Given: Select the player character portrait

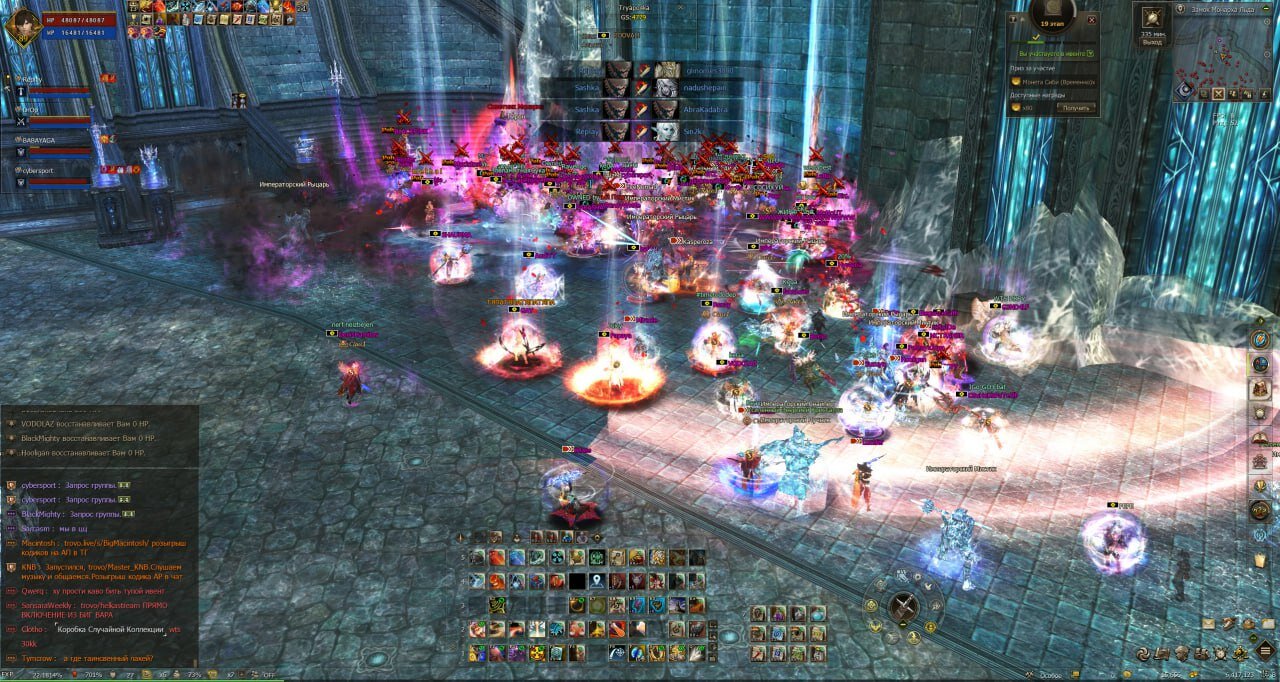Looking at the screenshot, I should click(19, 25).
